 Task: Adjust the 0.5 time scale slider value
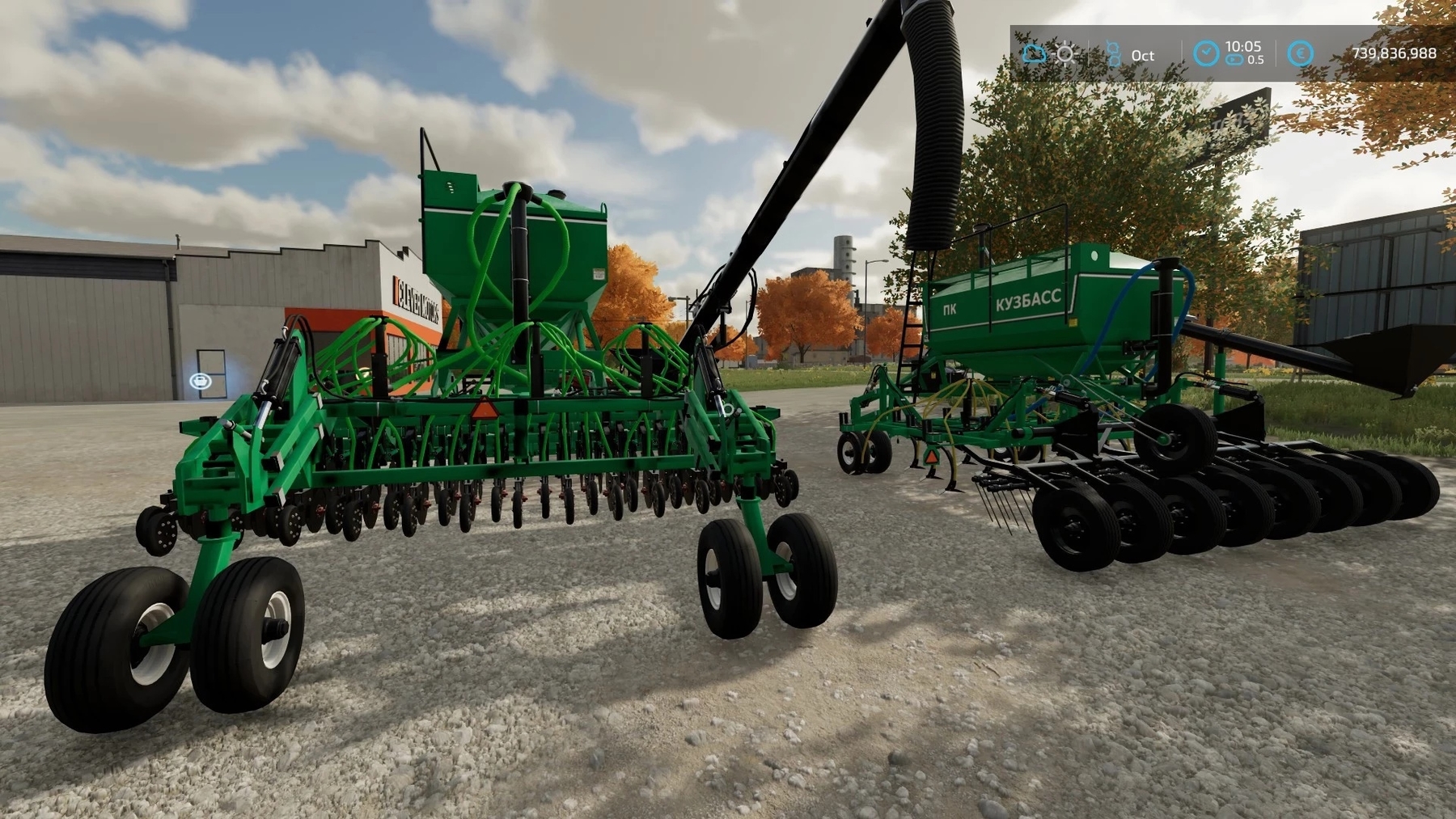[x=1255, y=58]
